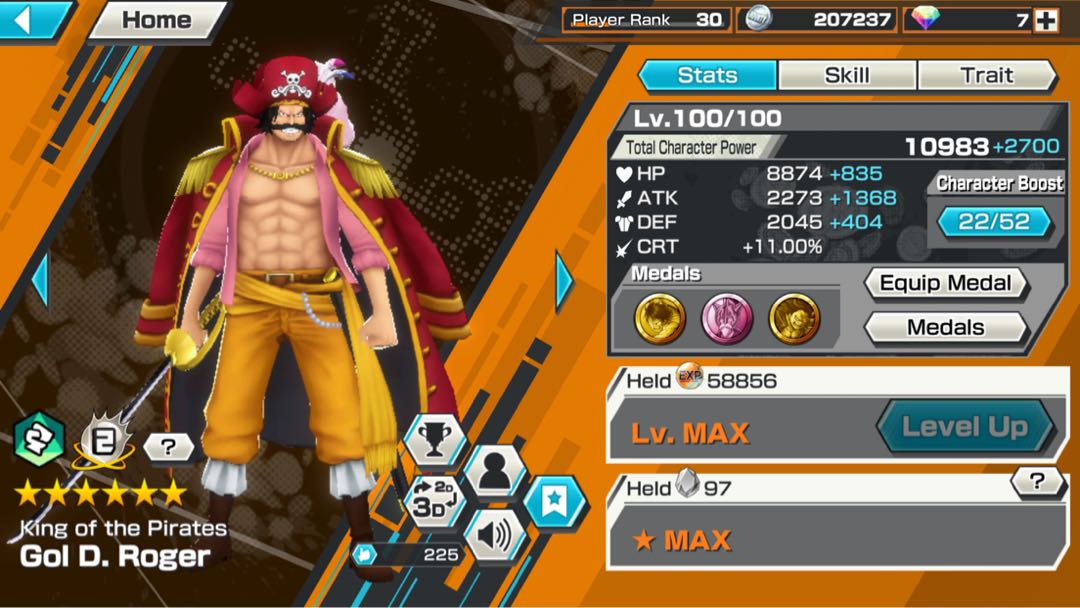This screenshot has height=608, width=1080.
Task: Open the trophy icon menu
Action: click(x=435, y=438)
